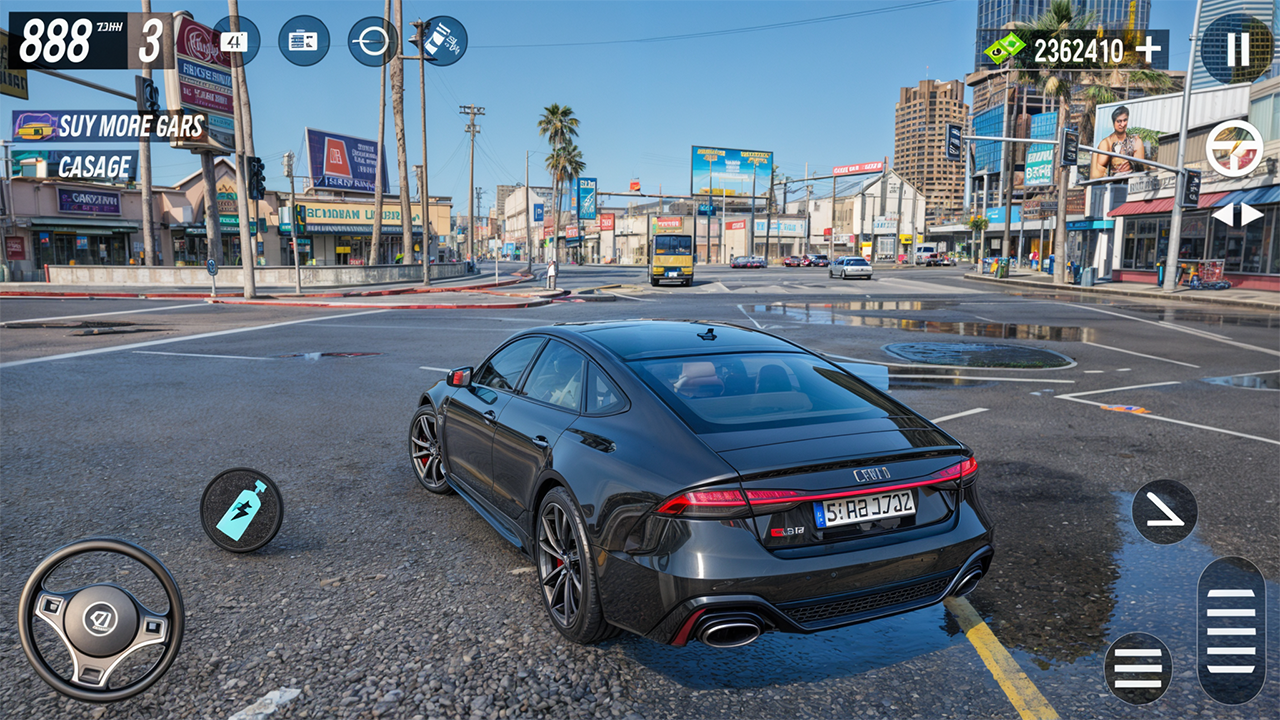This screenshot has height=720, width=1280.
Task: Tap the car thumbnail on the shop banner
Action: pos(37,125)
